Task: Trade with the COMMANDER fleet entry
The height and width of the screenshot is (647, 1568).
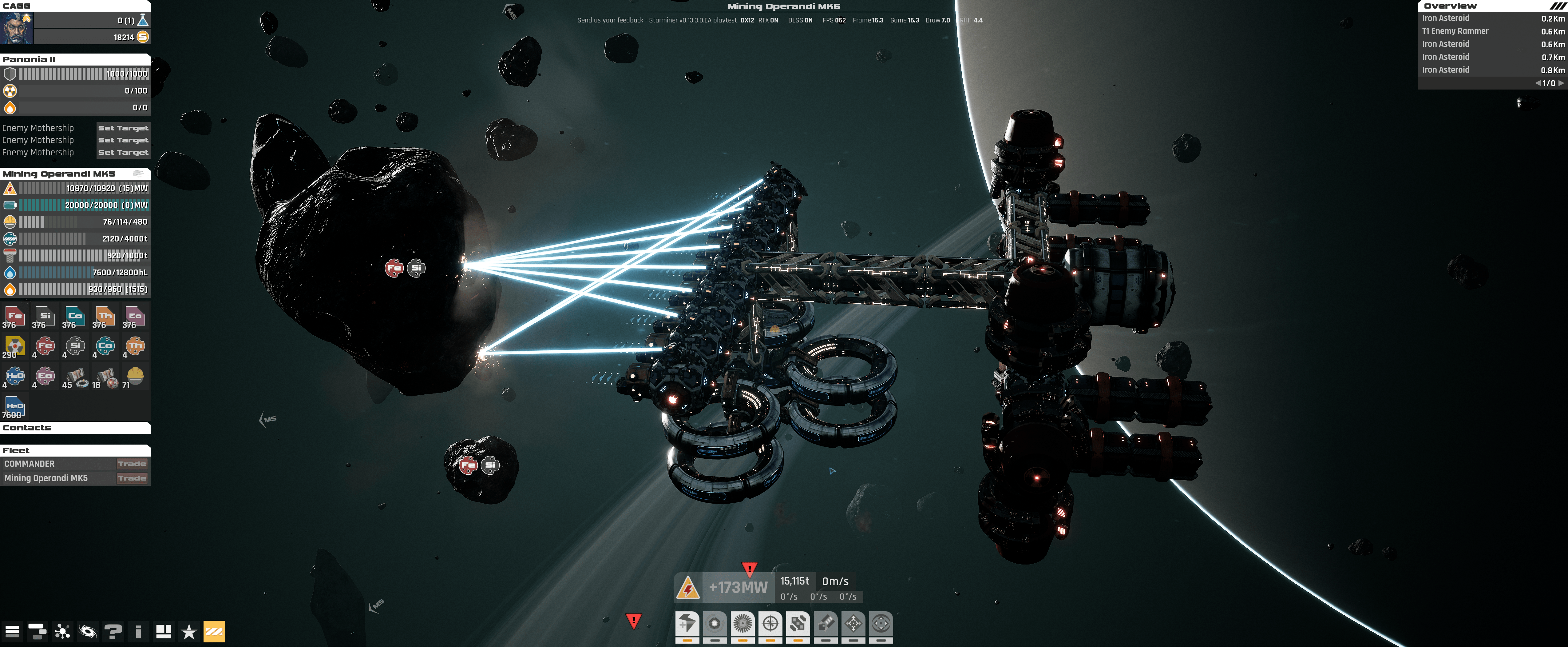Action: tap(132, 464)
